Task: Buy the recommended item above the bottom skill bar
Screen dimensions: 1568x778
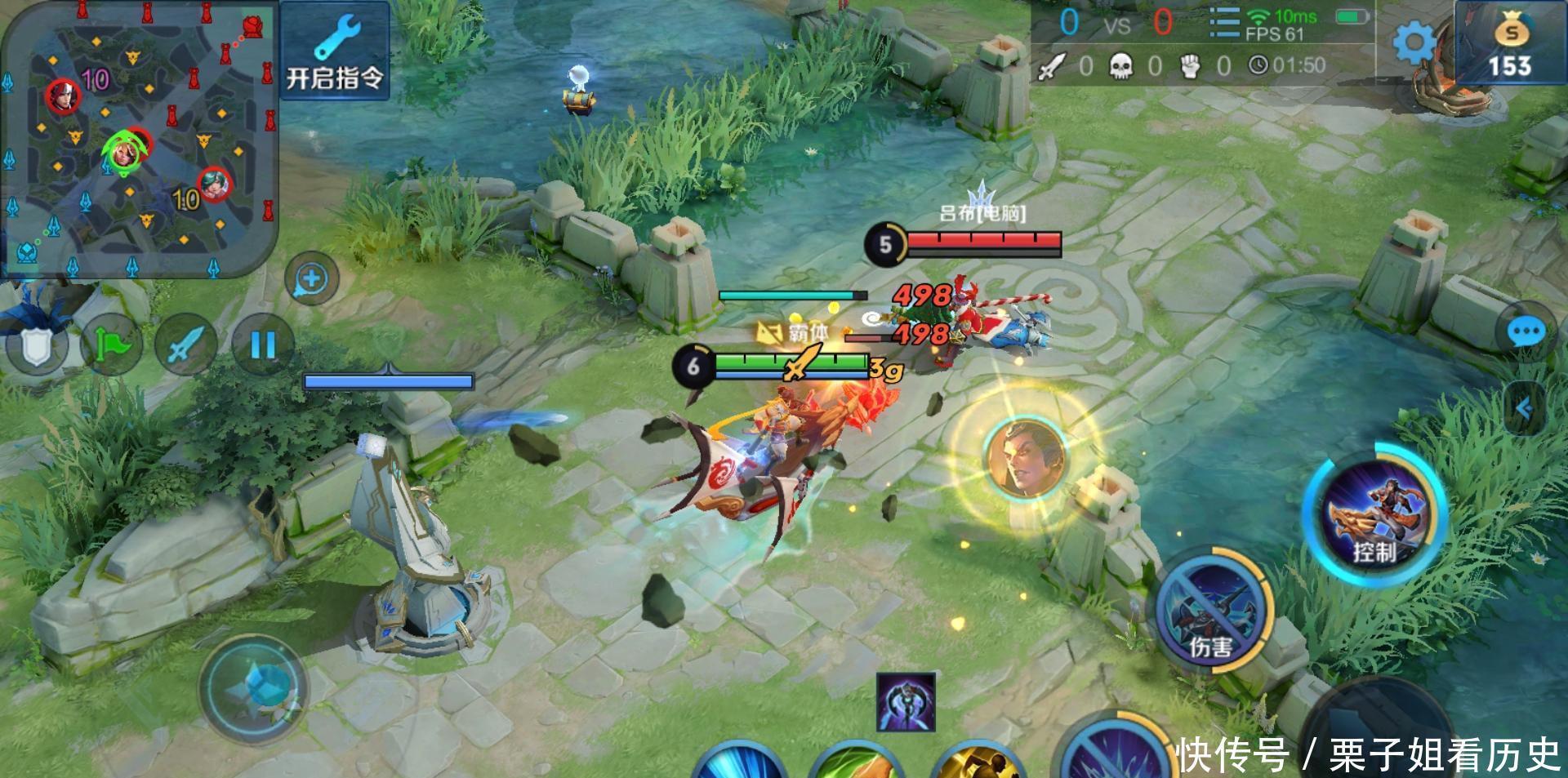Action: click(x=906, y=702)
